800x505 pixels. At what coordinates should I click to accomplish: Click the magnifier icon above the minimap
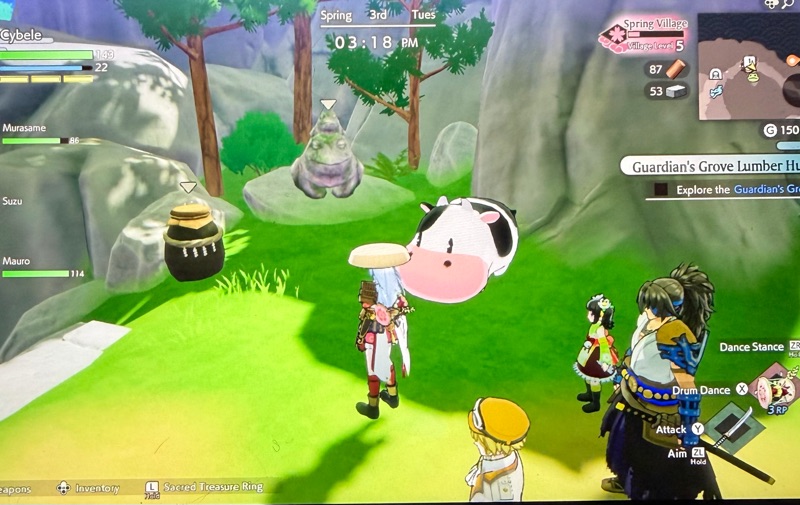coord(786,5)
